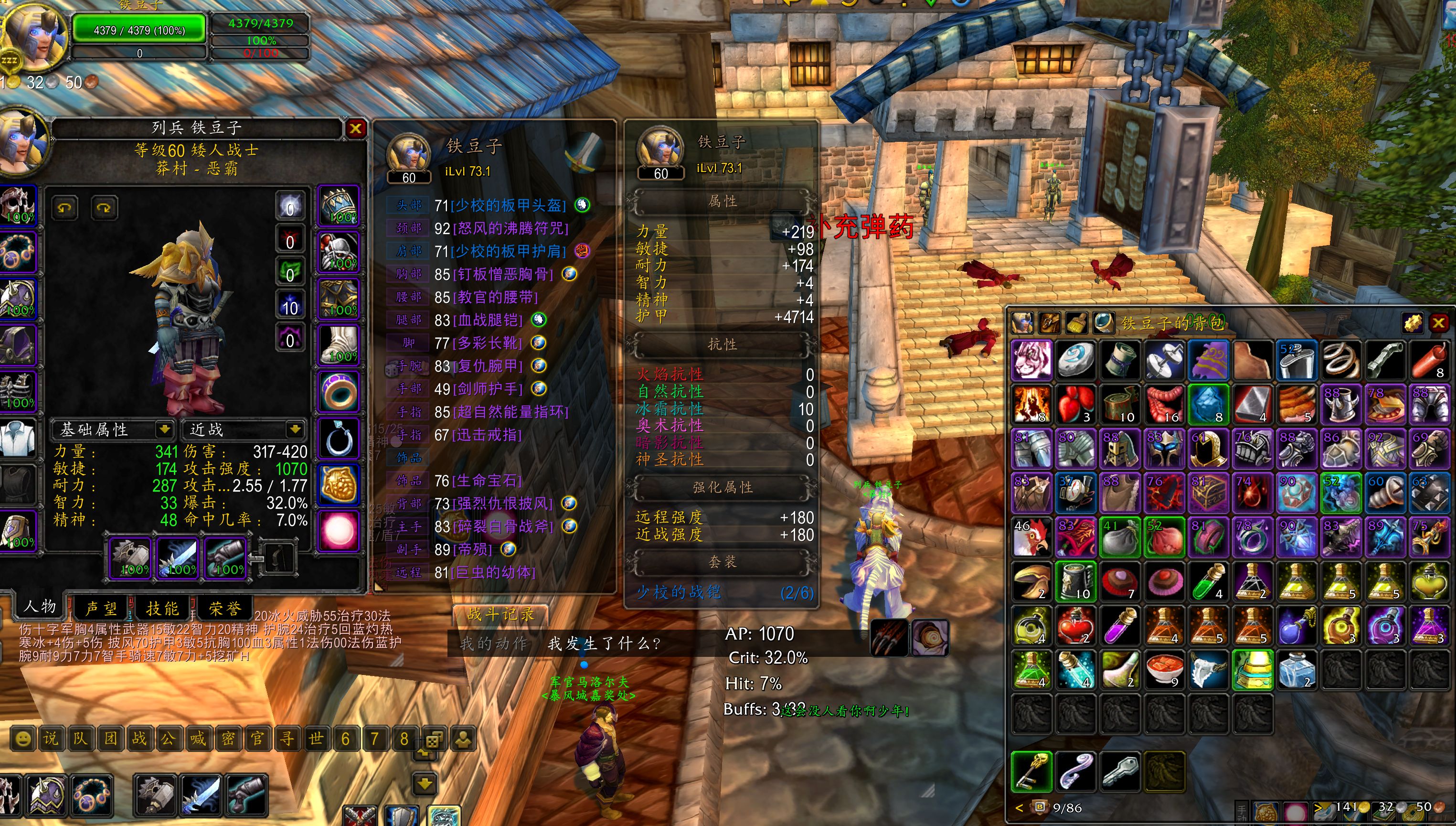1456x826 pixels.
Task: Rotate character model right
Action: [104, 208]
